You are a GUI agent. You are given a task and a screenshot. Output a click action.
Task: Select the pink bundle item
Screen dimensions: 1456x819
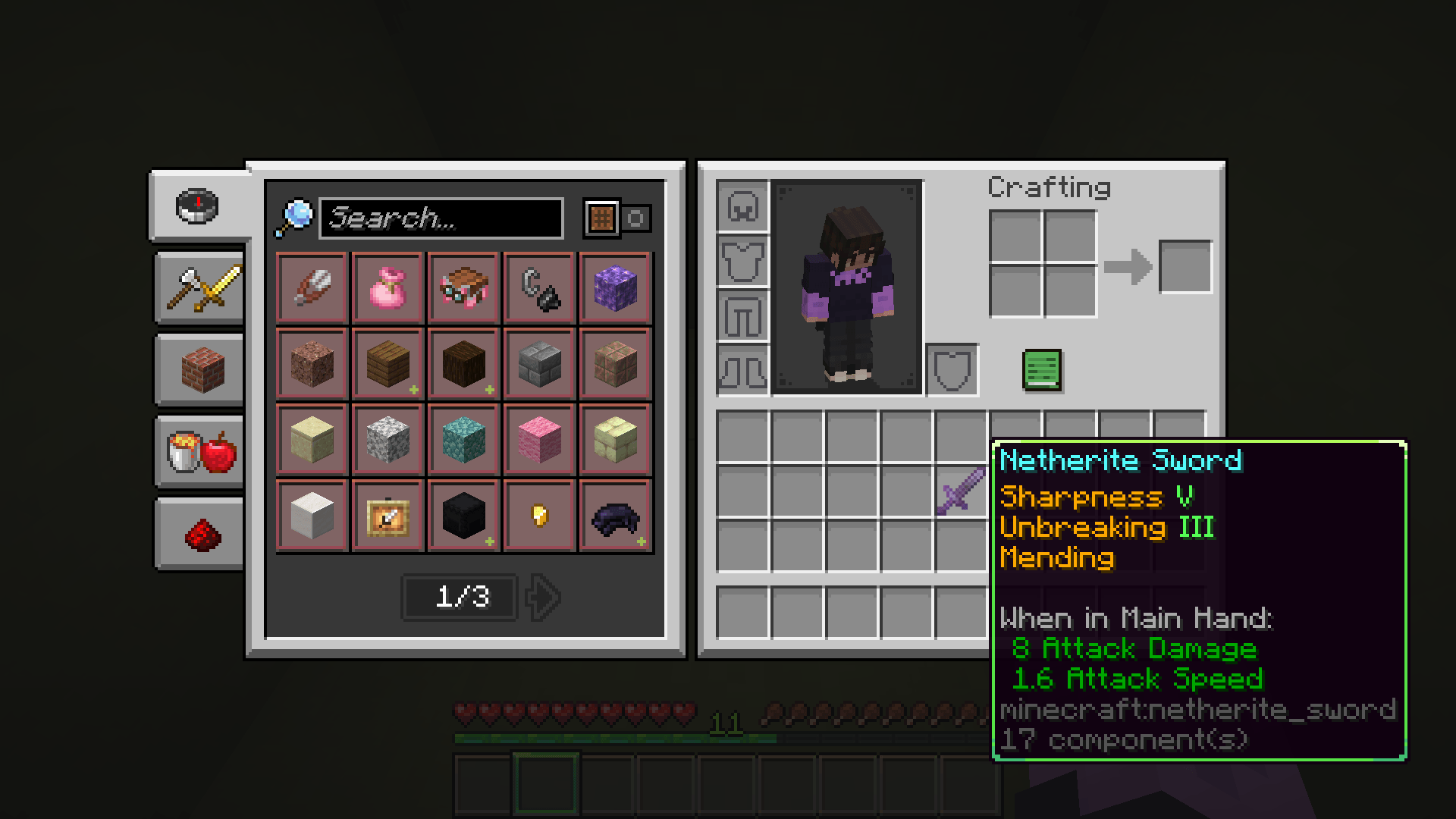(x=387, y=288)
